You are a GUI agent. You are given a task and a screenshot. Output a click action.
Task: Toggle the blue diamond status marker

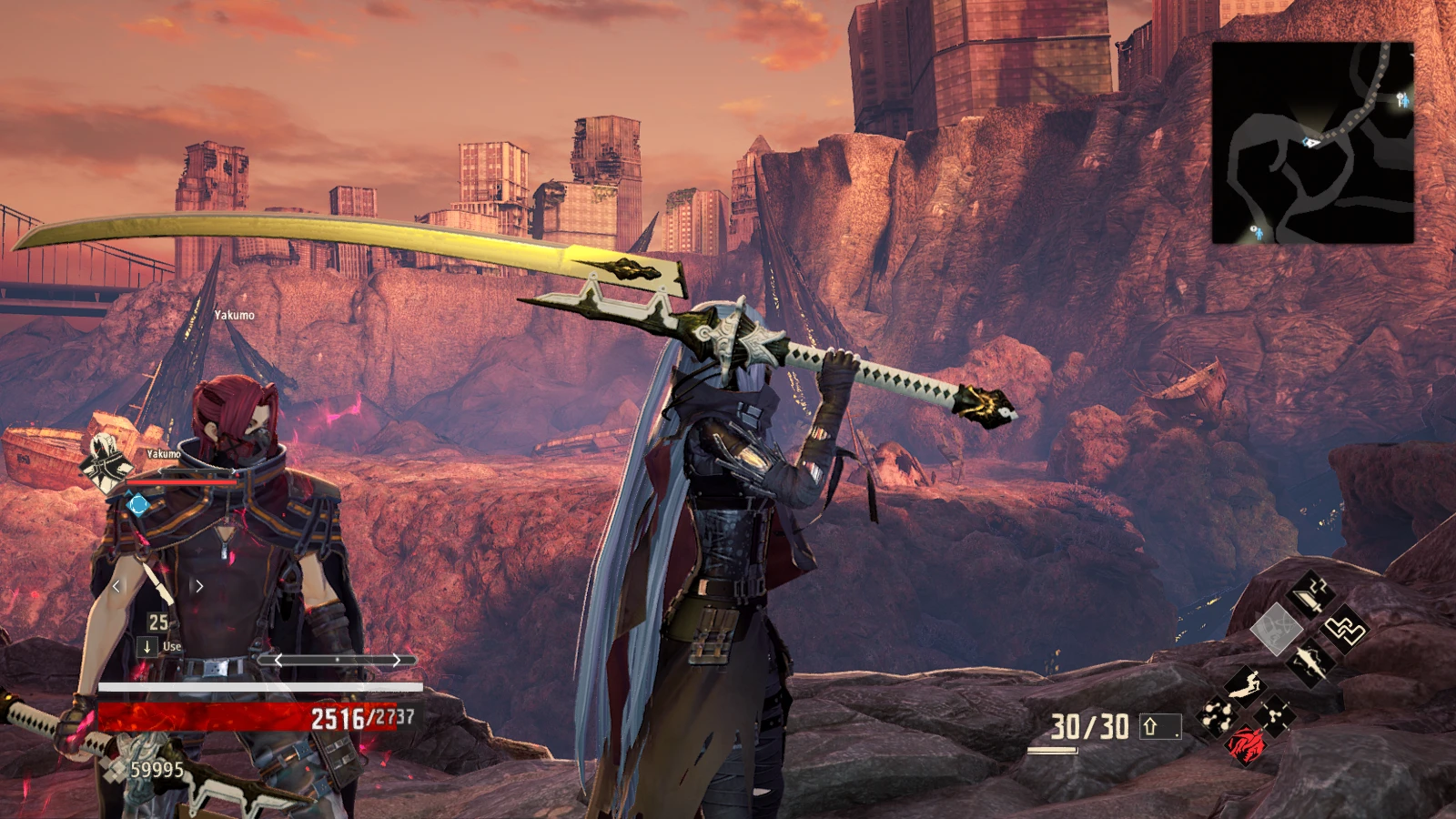coord(137,503)
